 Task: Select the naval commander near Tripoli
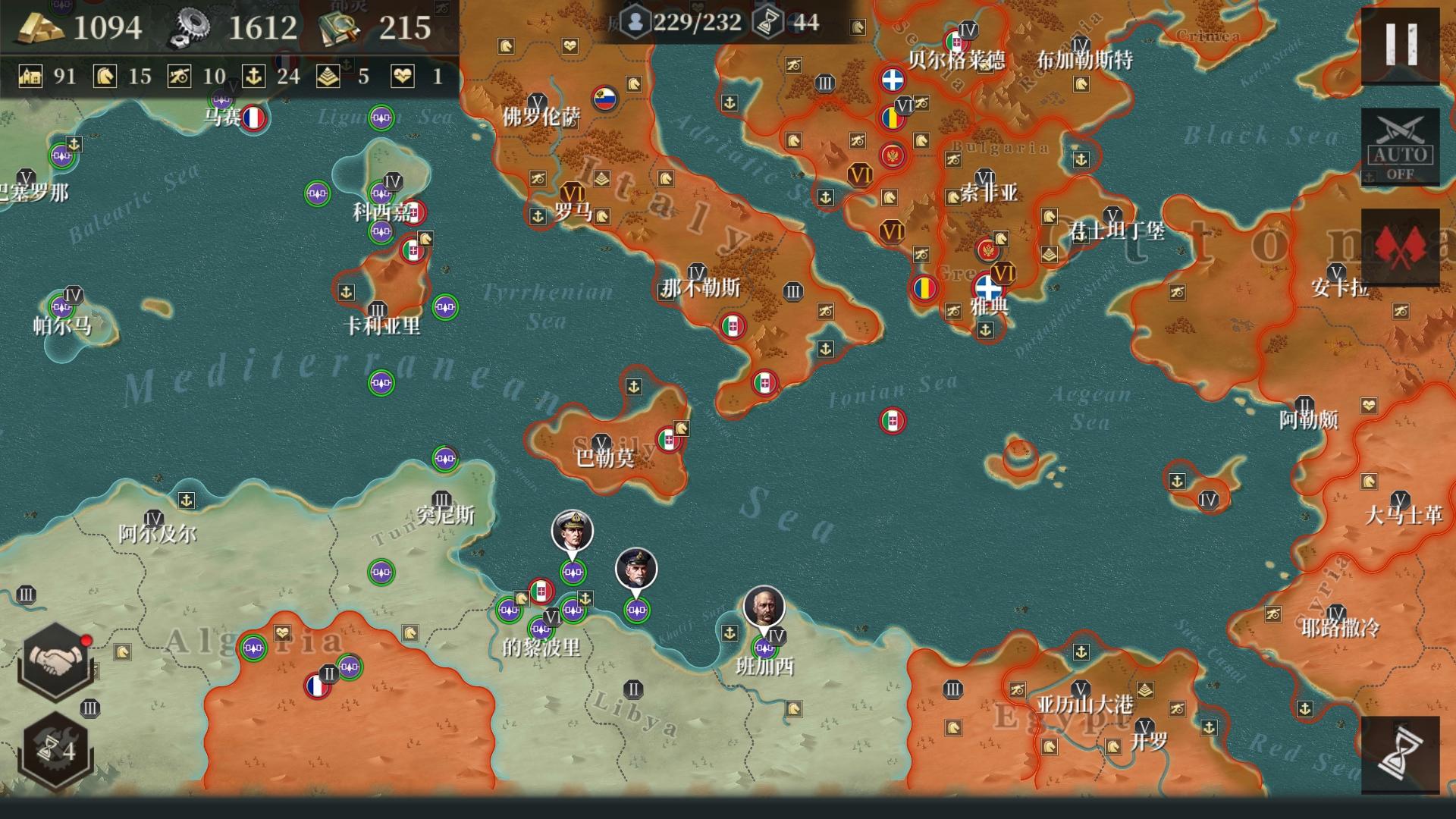(x=573, y=532)
